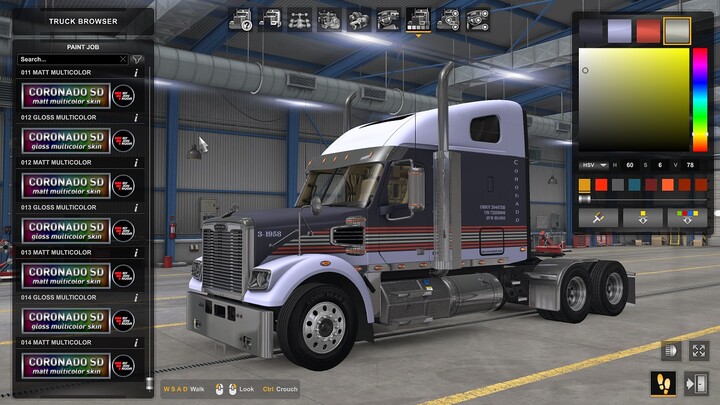
Task: Switch to the chassis category tab
Action: tap(299, 18)
